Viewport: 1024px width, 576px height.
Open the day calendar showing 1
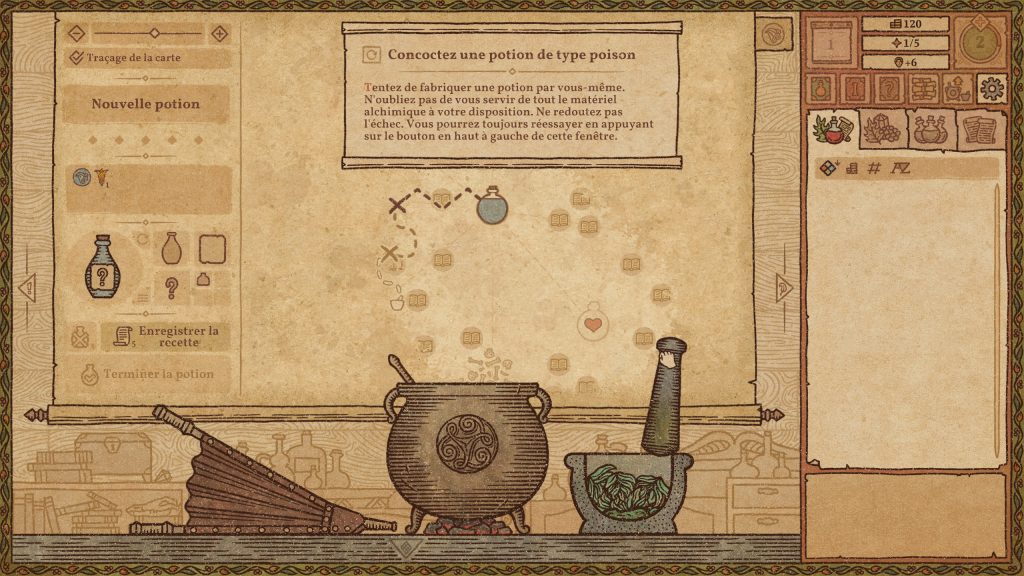829,44
